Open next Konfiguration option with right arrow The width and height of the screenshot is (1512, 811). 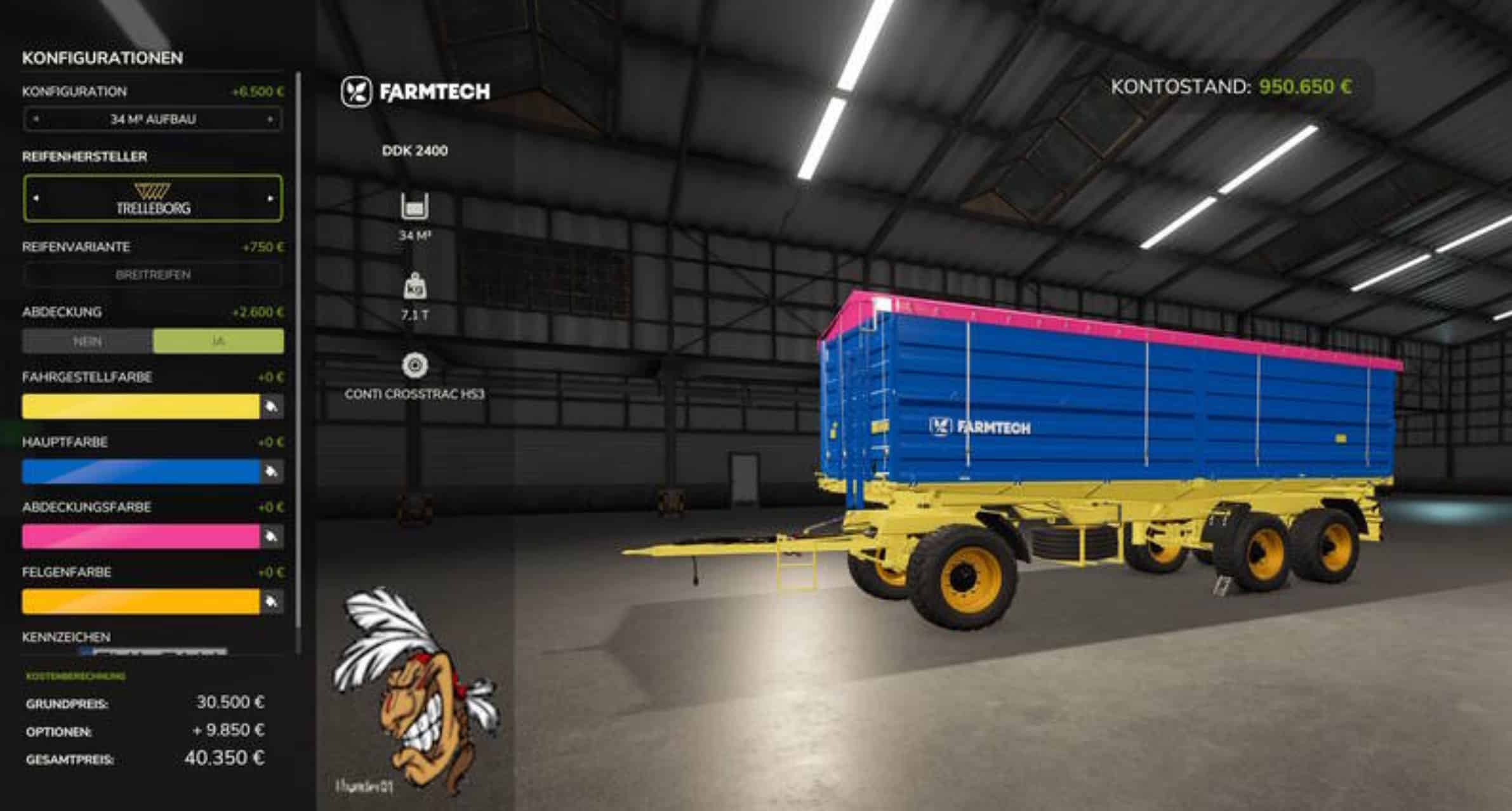coord(269,117)
